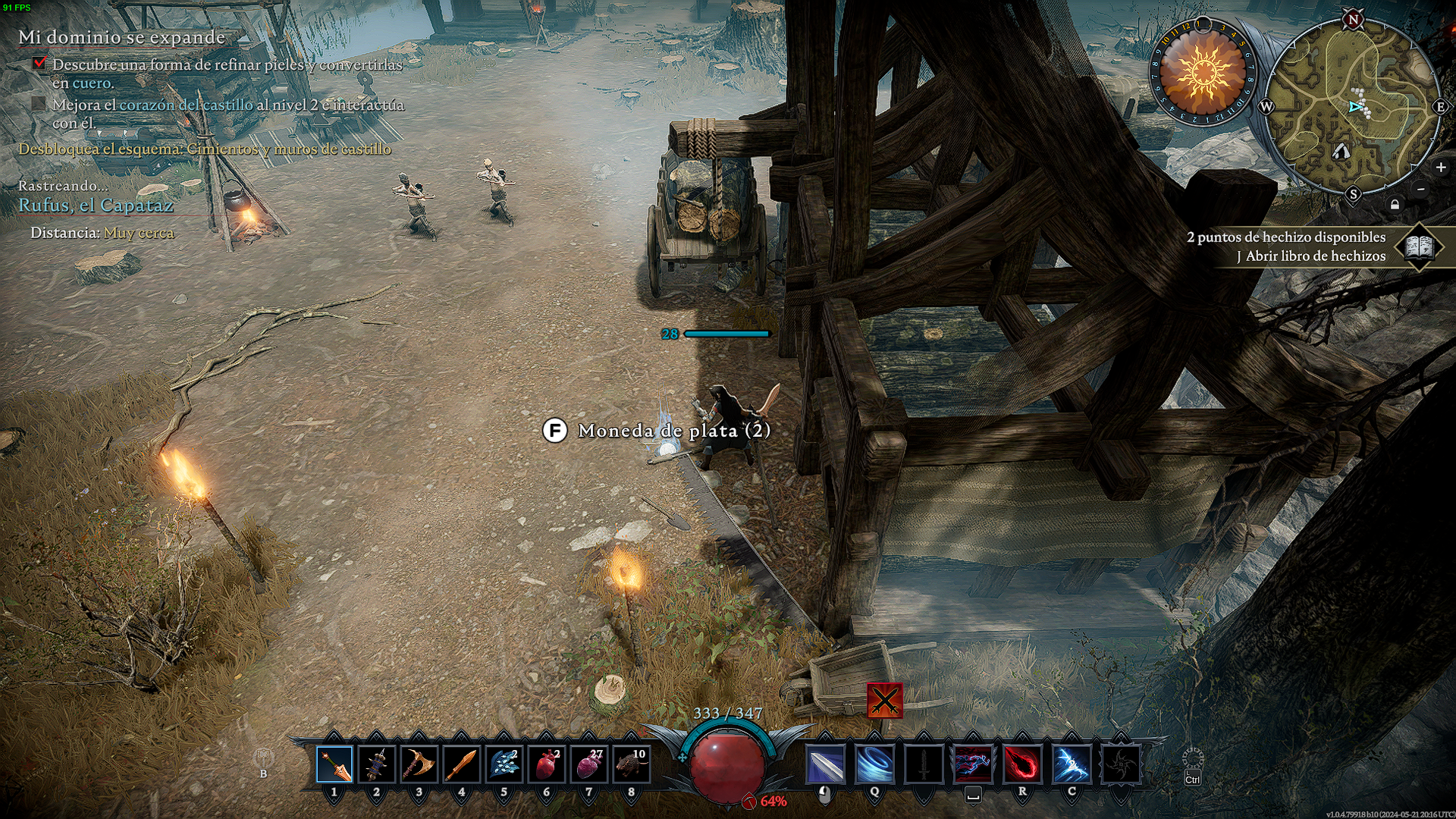Open the spell book icon

pos(1419,246)
